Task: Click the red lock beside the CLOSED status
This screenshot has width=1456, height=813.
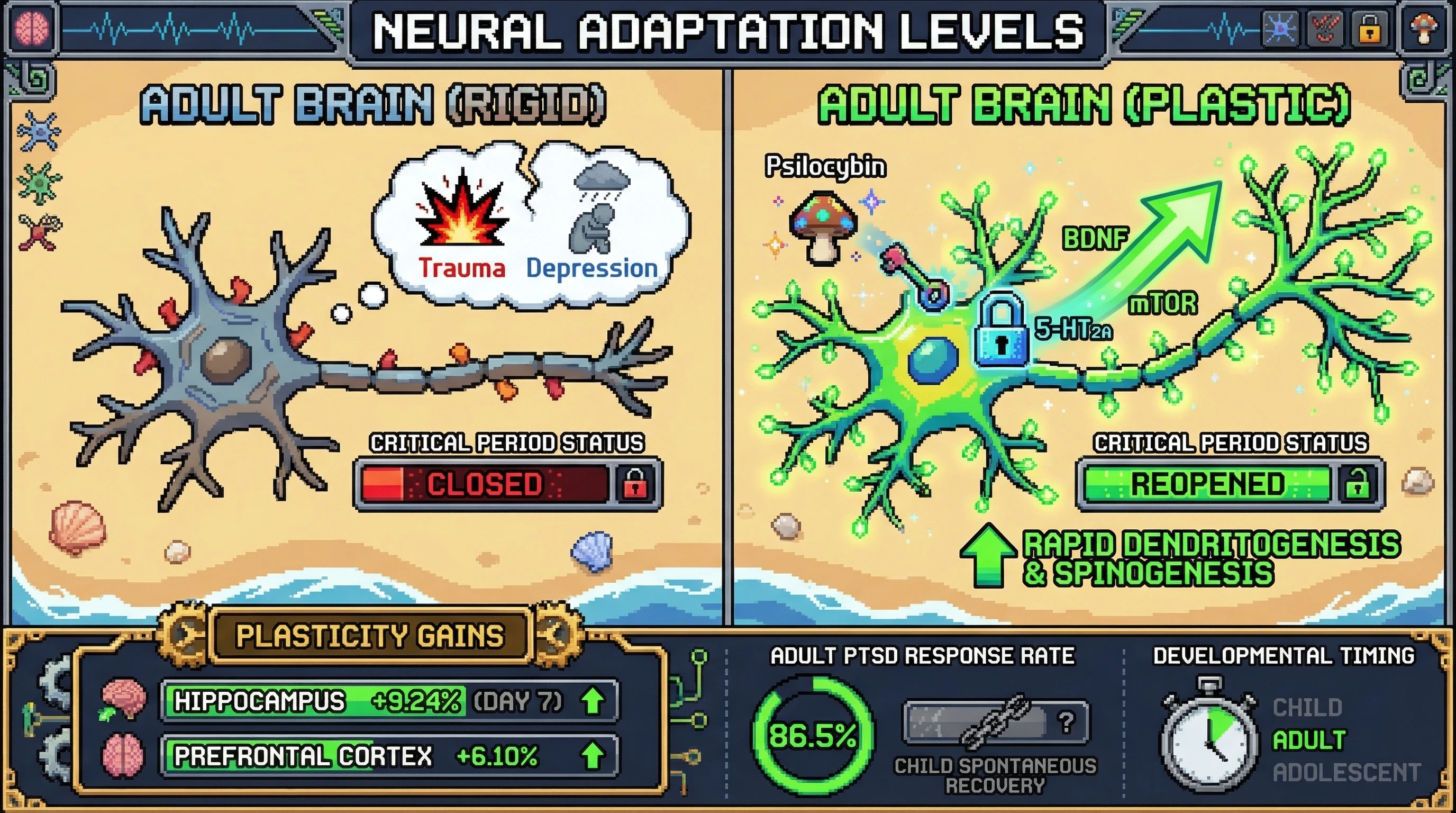Action: [634, 484]
